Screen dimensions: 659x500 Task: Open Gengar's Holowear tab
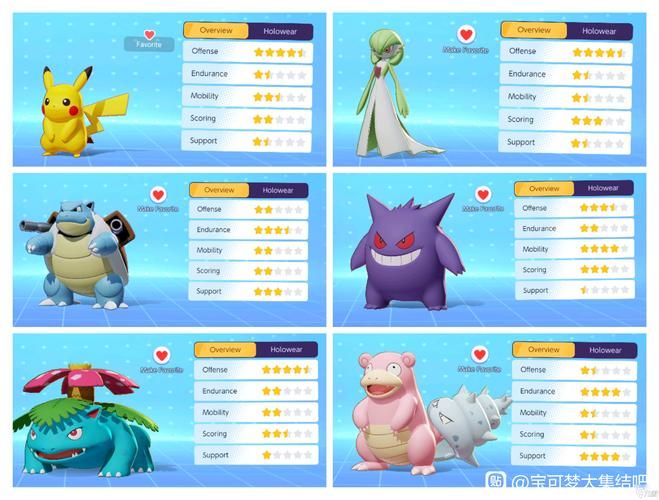(602, 188)
